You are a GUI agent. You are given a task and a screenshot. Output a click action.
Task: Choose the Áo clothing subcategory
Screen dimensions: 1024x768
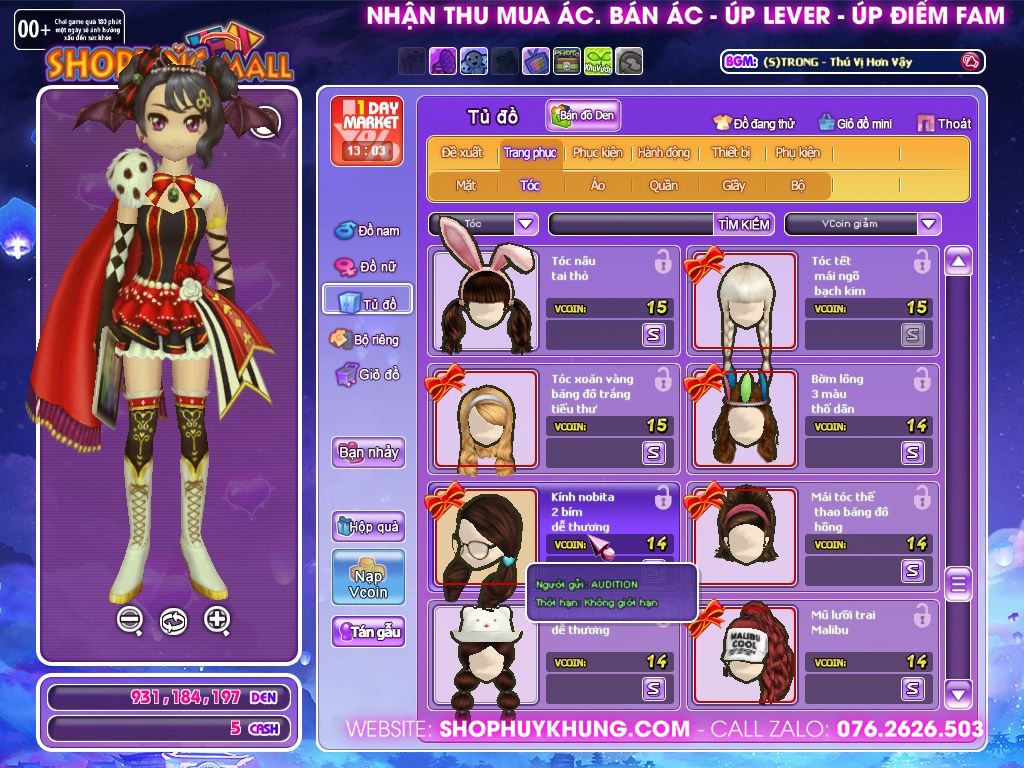[x=597, y=185]
